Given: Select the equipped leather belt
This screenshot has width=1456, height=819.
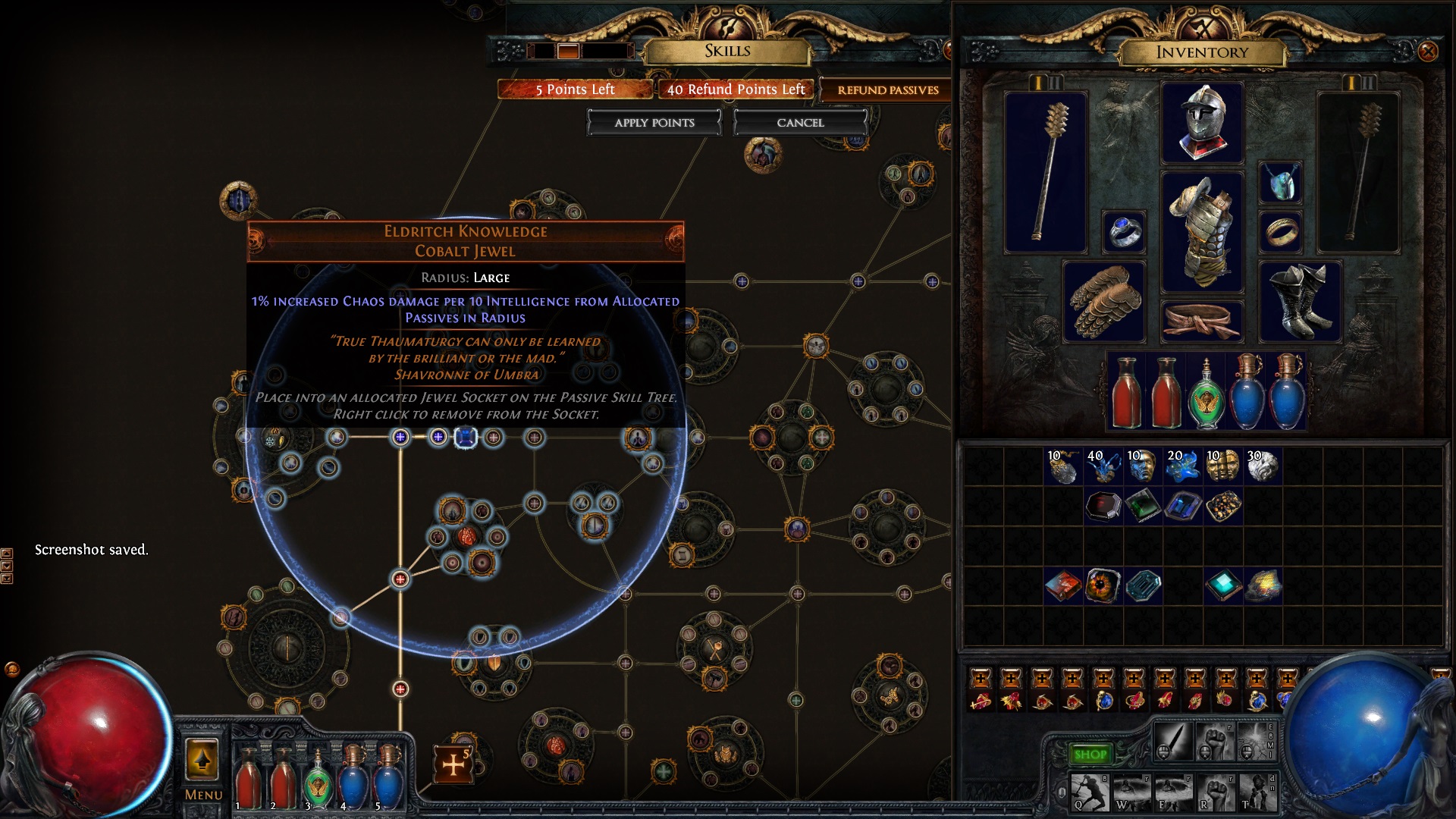Looking at the screenshot, I should (x=1202, y=320).
